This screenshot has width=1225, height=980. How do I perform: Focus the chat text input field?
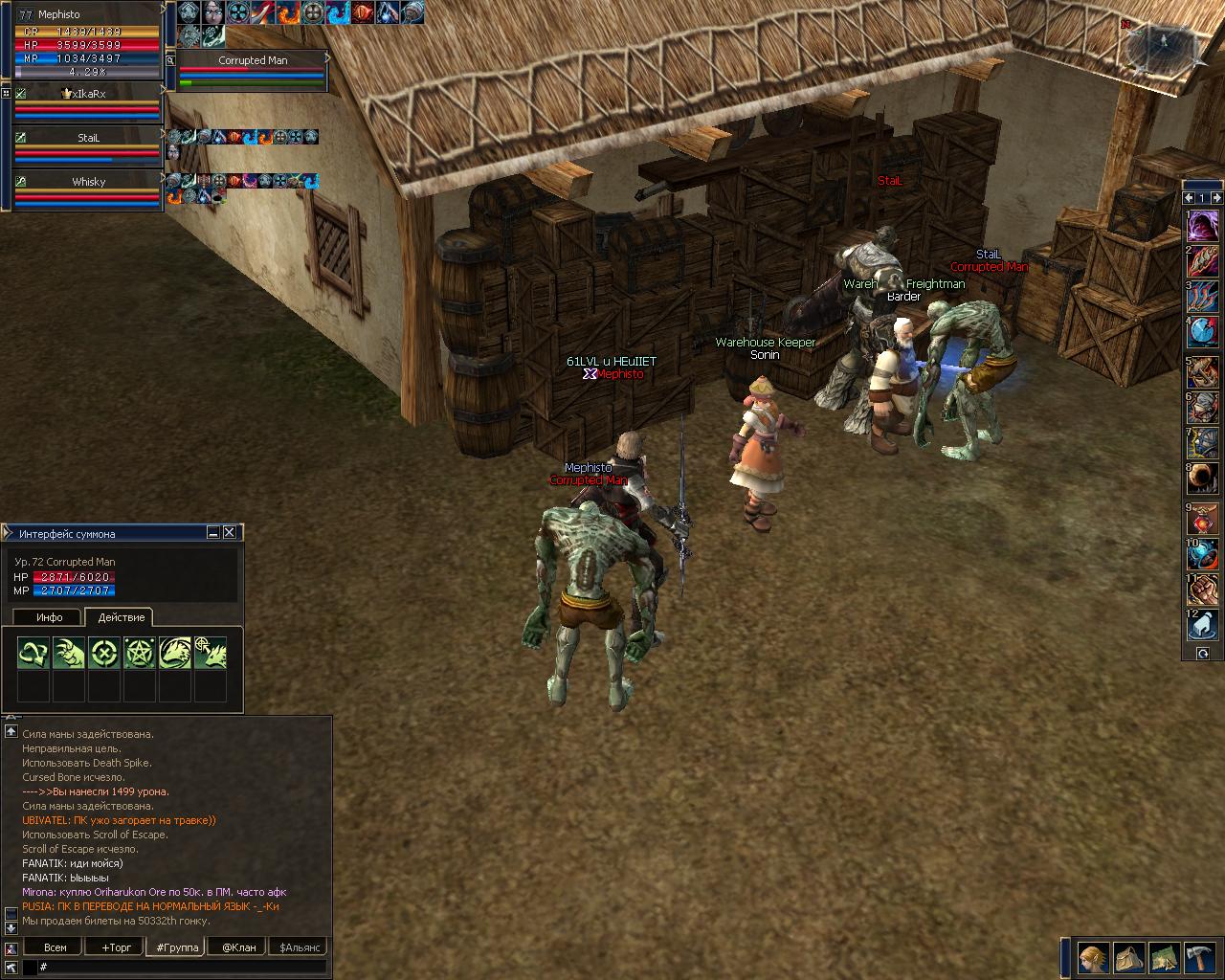click(182, 968)
